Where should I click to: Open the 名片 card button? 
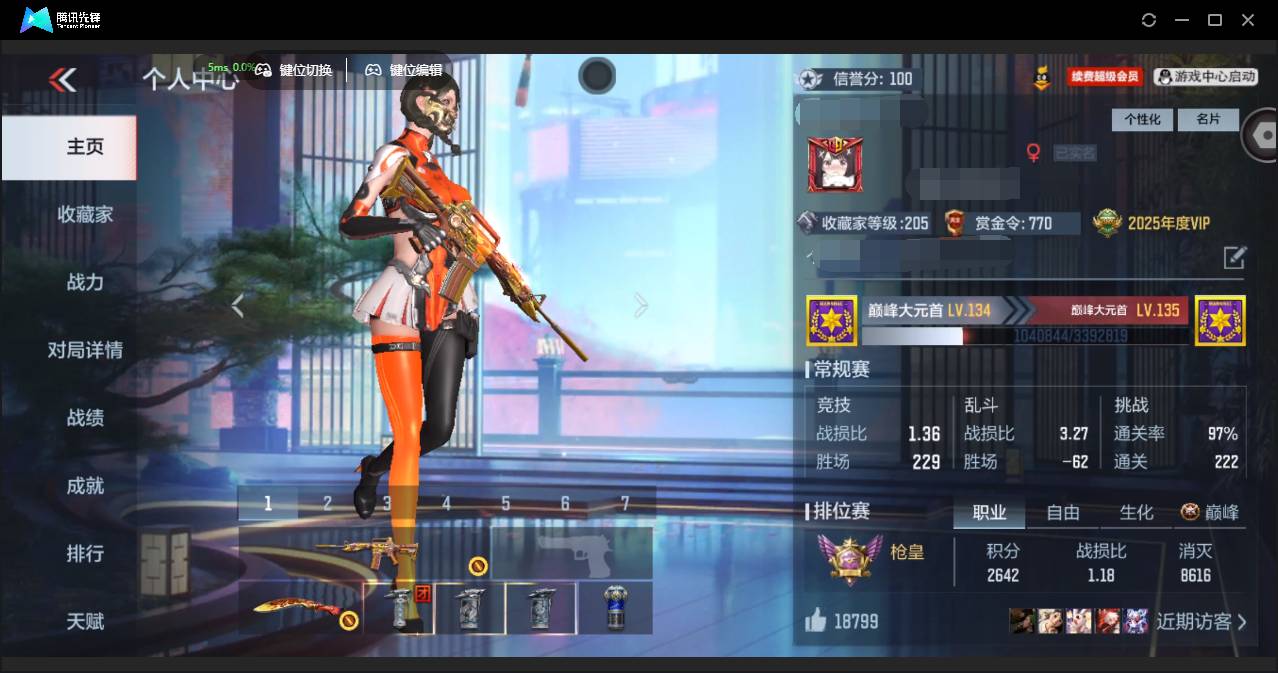tap(1208, 120)
